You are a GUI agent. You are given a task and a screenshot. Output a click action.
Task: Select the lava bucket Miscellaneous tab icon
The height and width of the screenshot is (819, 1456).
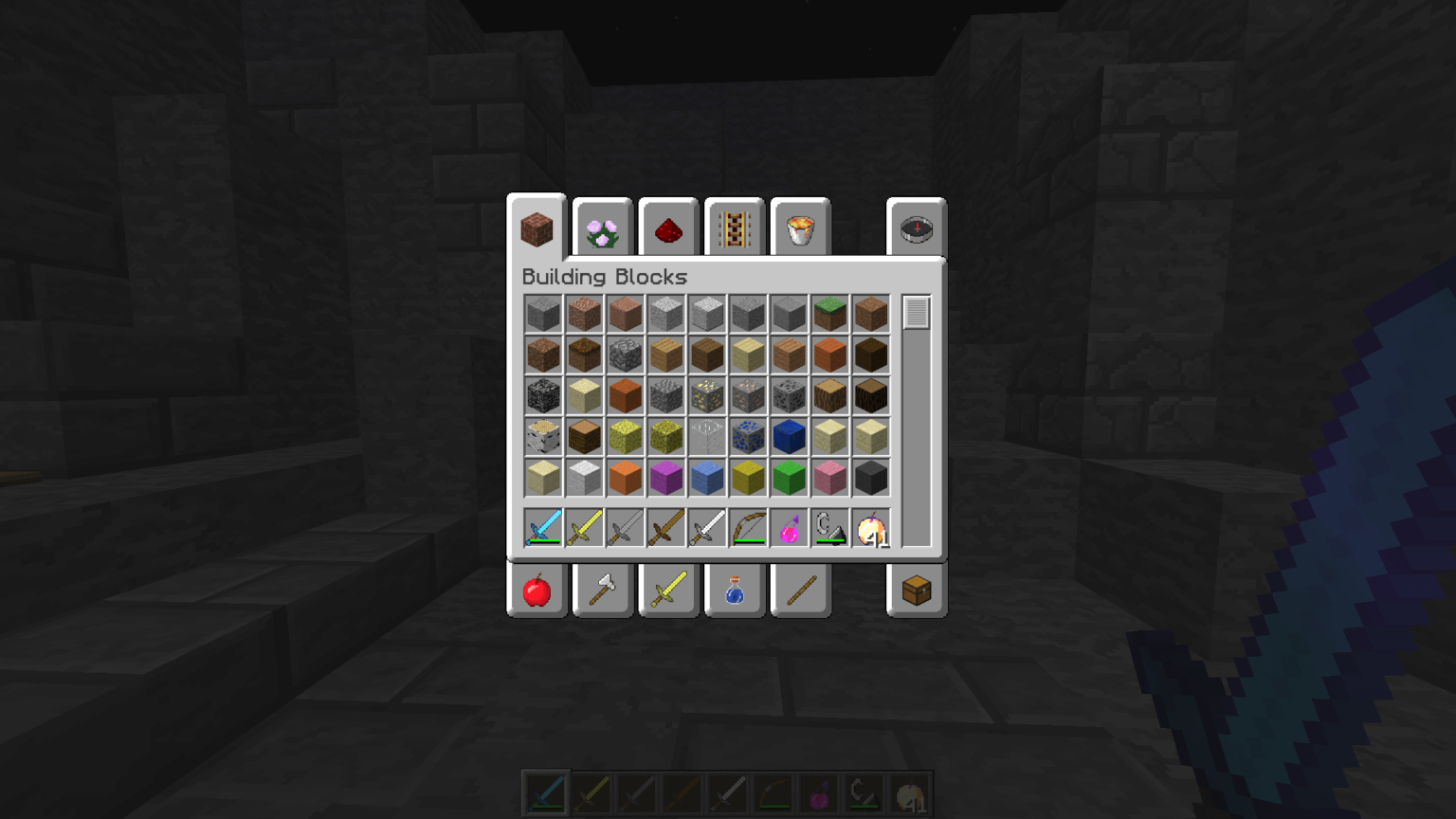(x=800, y=227)
